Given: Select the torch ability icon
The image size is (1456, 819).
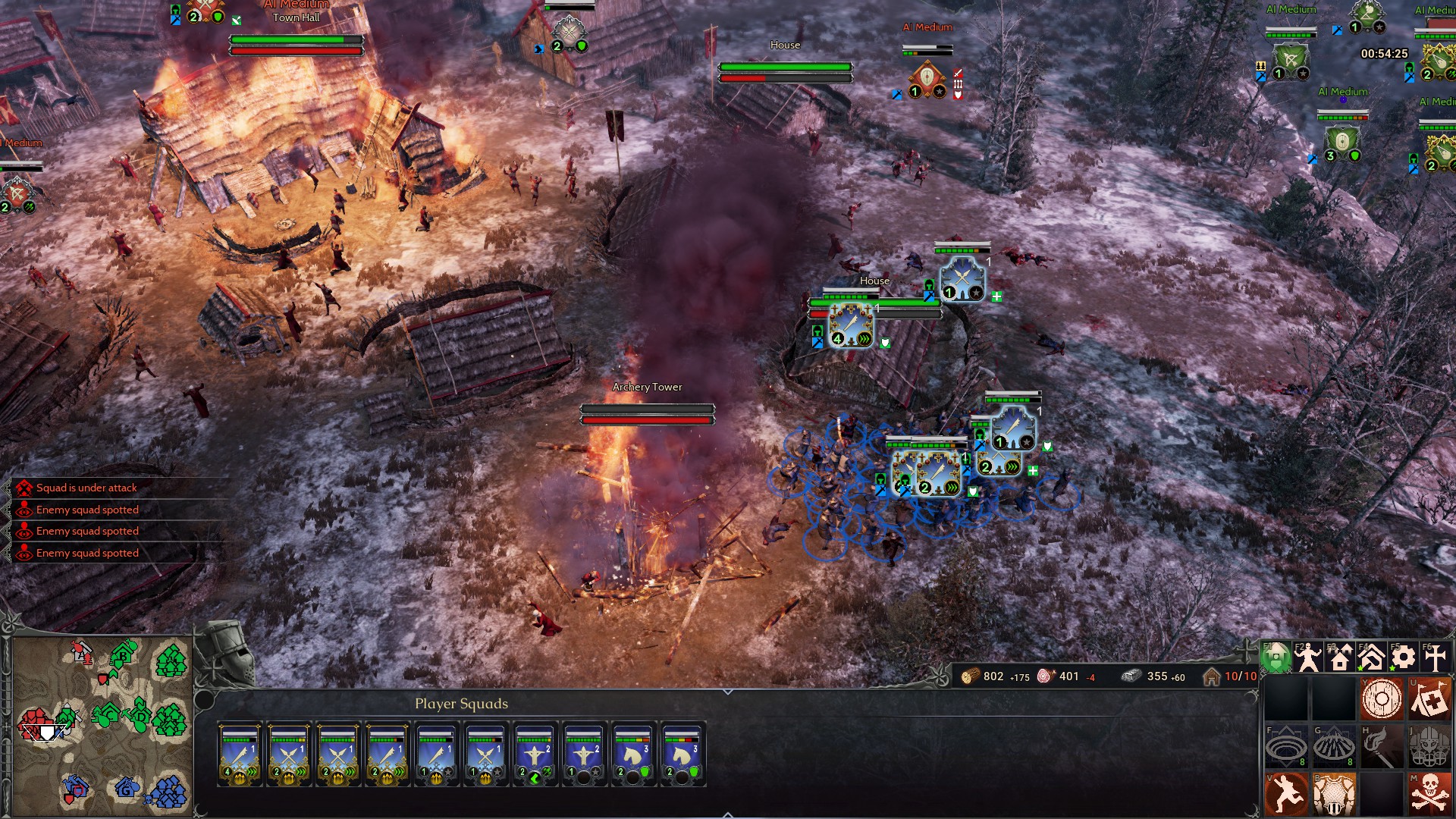Looking at the screenshot, I should click(x=1382, y=747).
